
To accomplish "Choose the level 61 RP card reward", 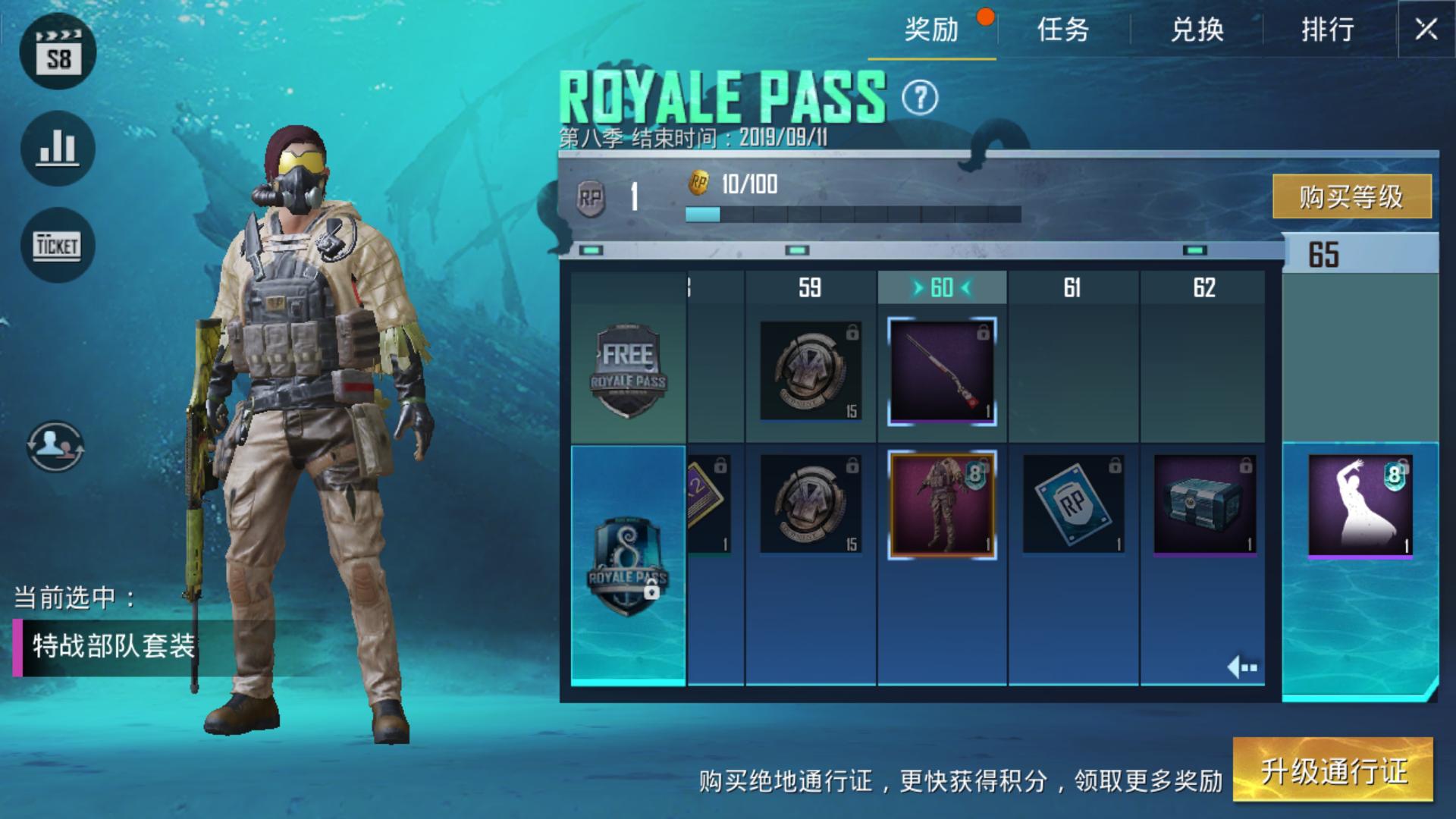I will click(1073, 504).
